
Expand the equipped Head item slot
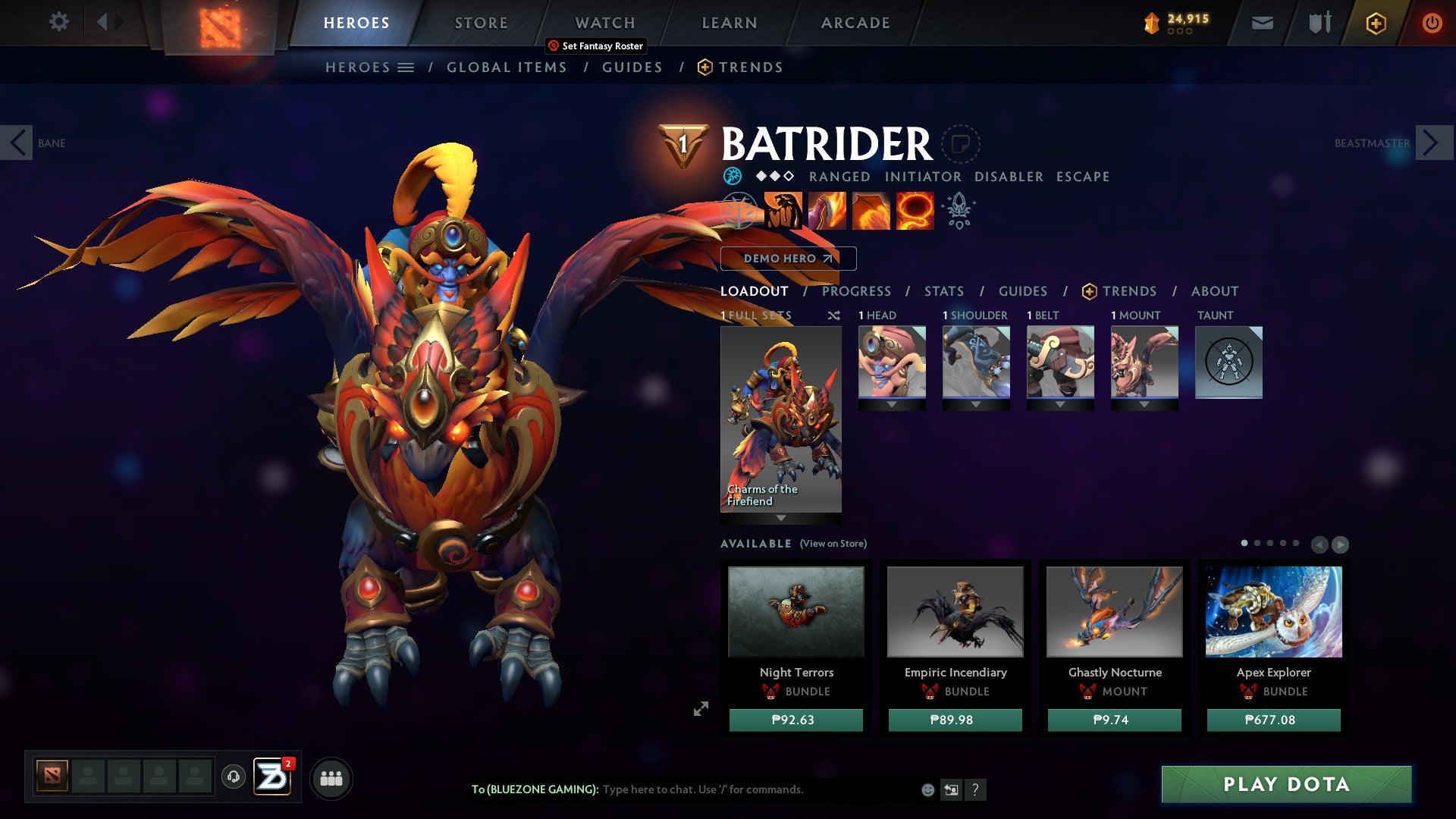pyautogui.click(x=892, y=404)
